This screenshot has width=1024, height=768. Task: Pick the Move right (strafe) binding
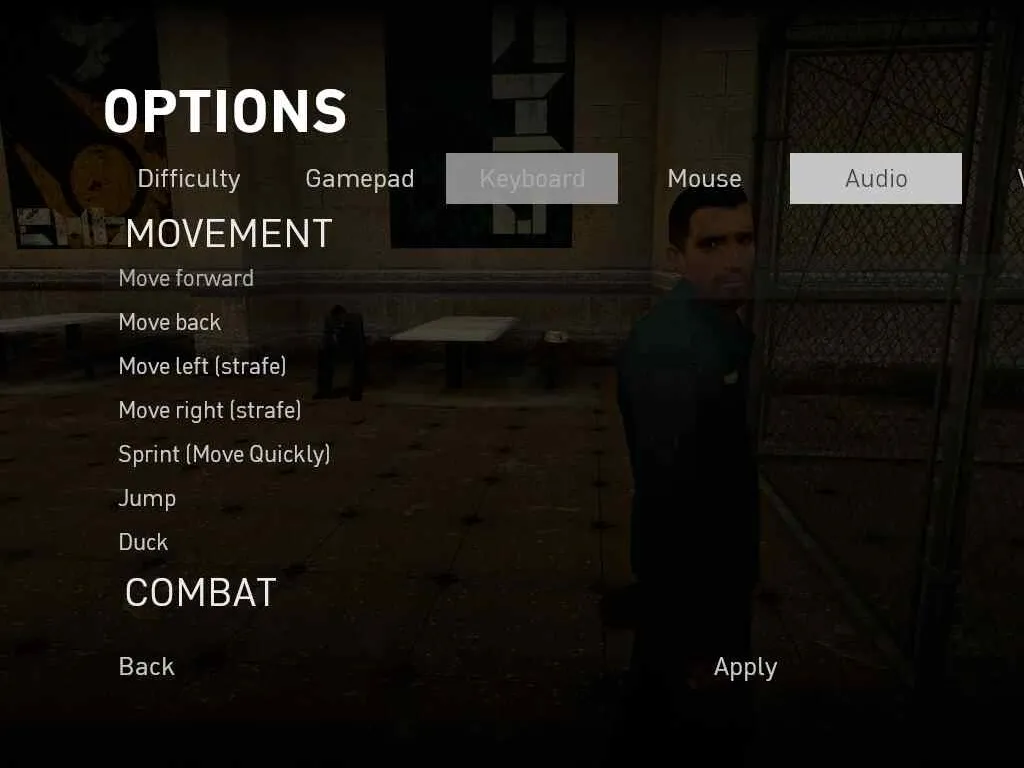coord(210,410)
